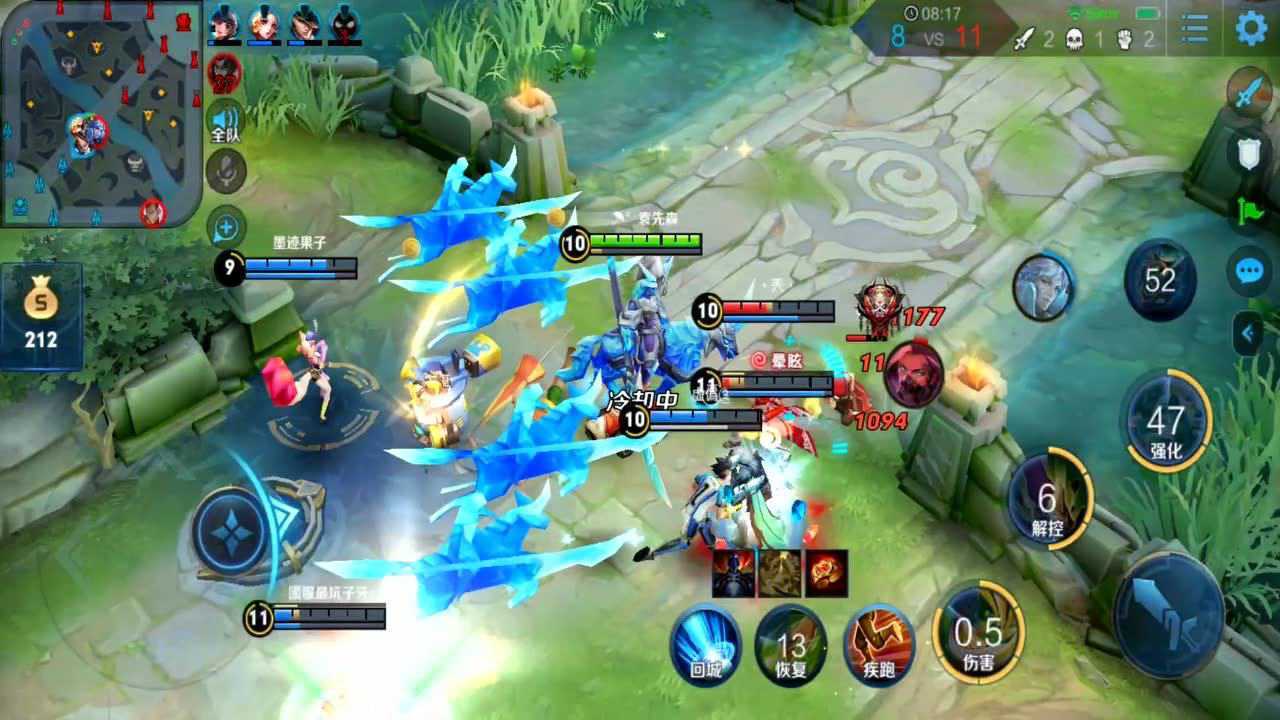
Task: Send the green flag gather signal
Action: 1250,210
